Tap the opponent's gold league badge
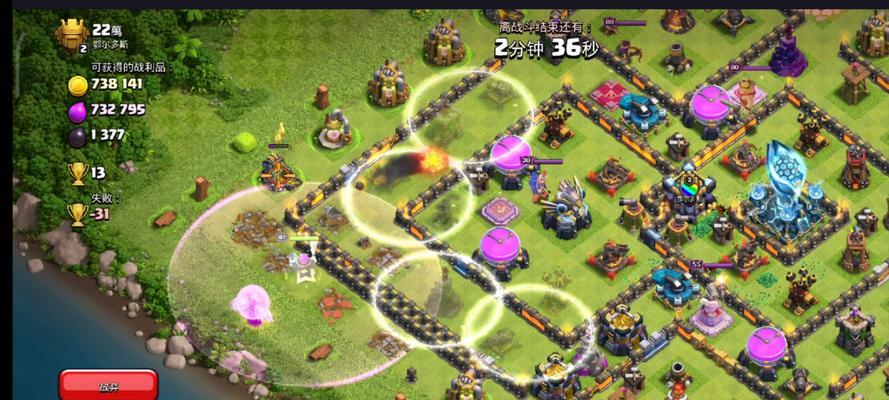Viewport: 889px width, 400px height. (73, 39)
